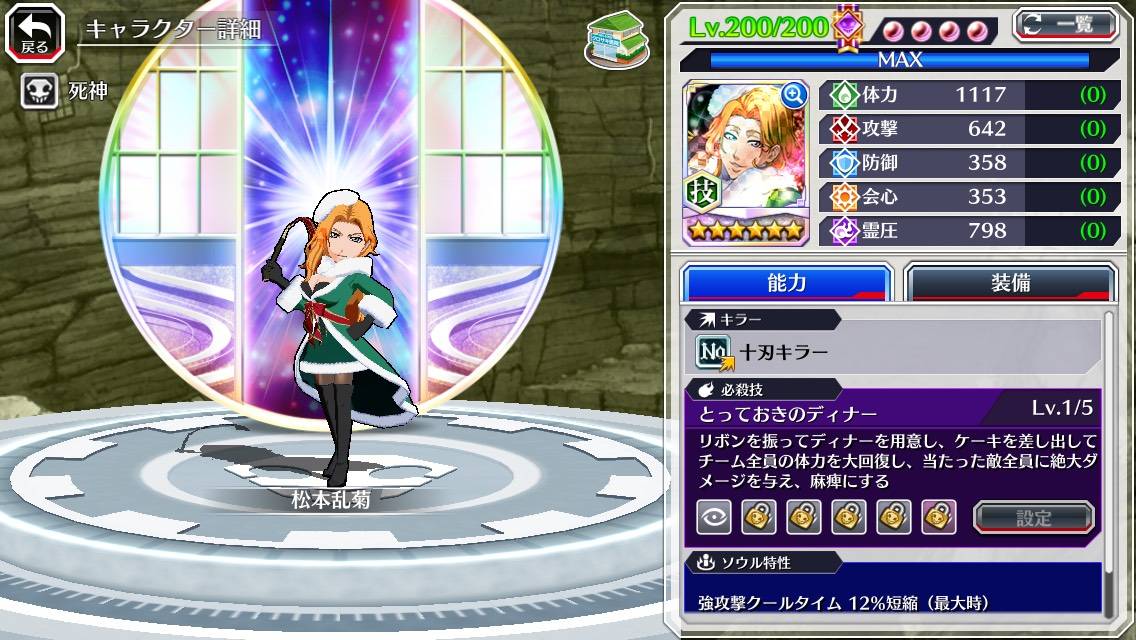Switch to the 能力 tab
Image resolution: width=1136 pixels, height=640 pixels.
(786, 283)
